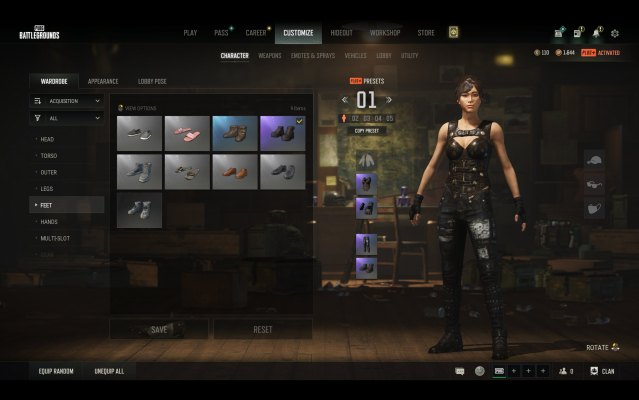Open the settings gear icon
Image resolution: width=639 pixels, height=400 pixels.
pos(614,33)
